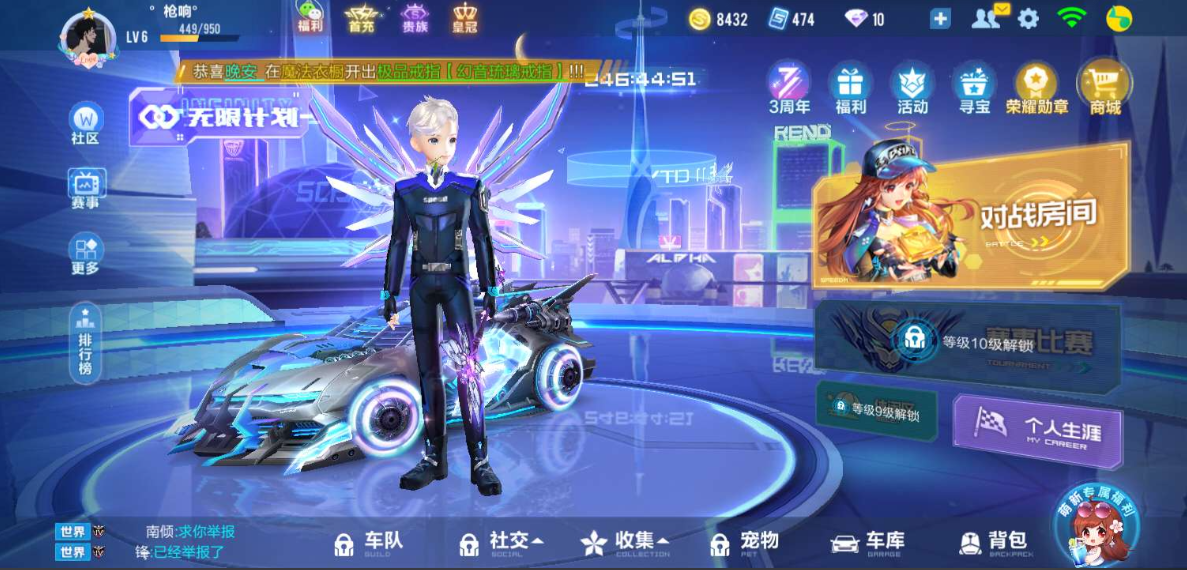Image resolution: width=1187 pixels, height=570 pixels.
Task: Open the gear settings menu
Action: [1028, 18]
